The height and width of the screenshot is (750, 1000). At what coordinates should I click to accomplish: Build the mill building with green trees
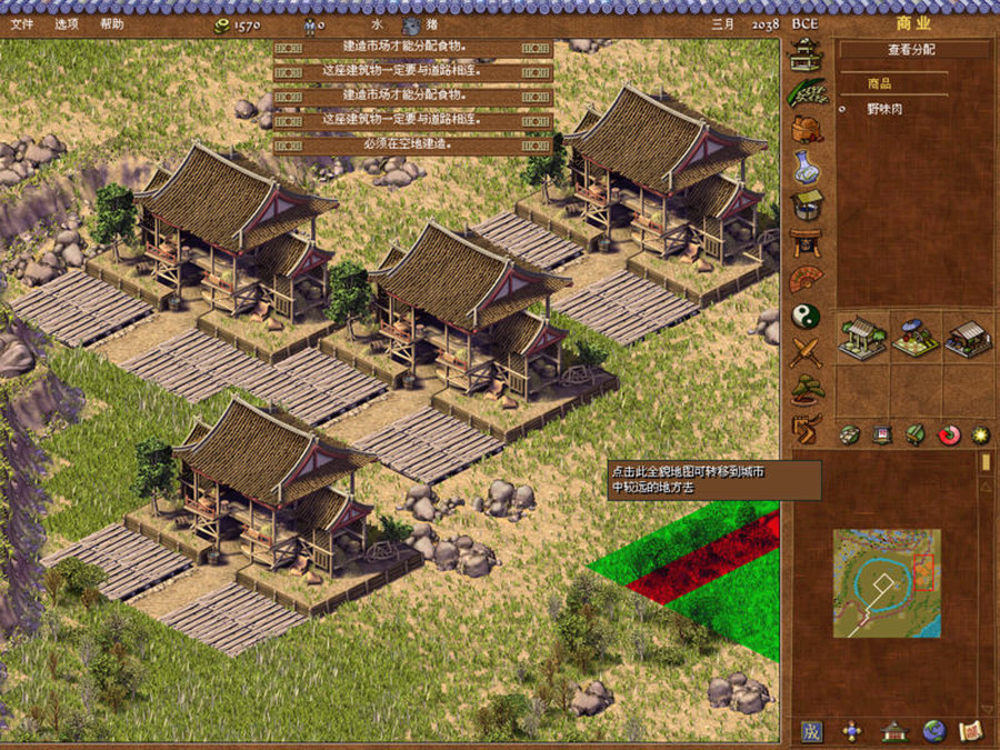click(862, 339)
